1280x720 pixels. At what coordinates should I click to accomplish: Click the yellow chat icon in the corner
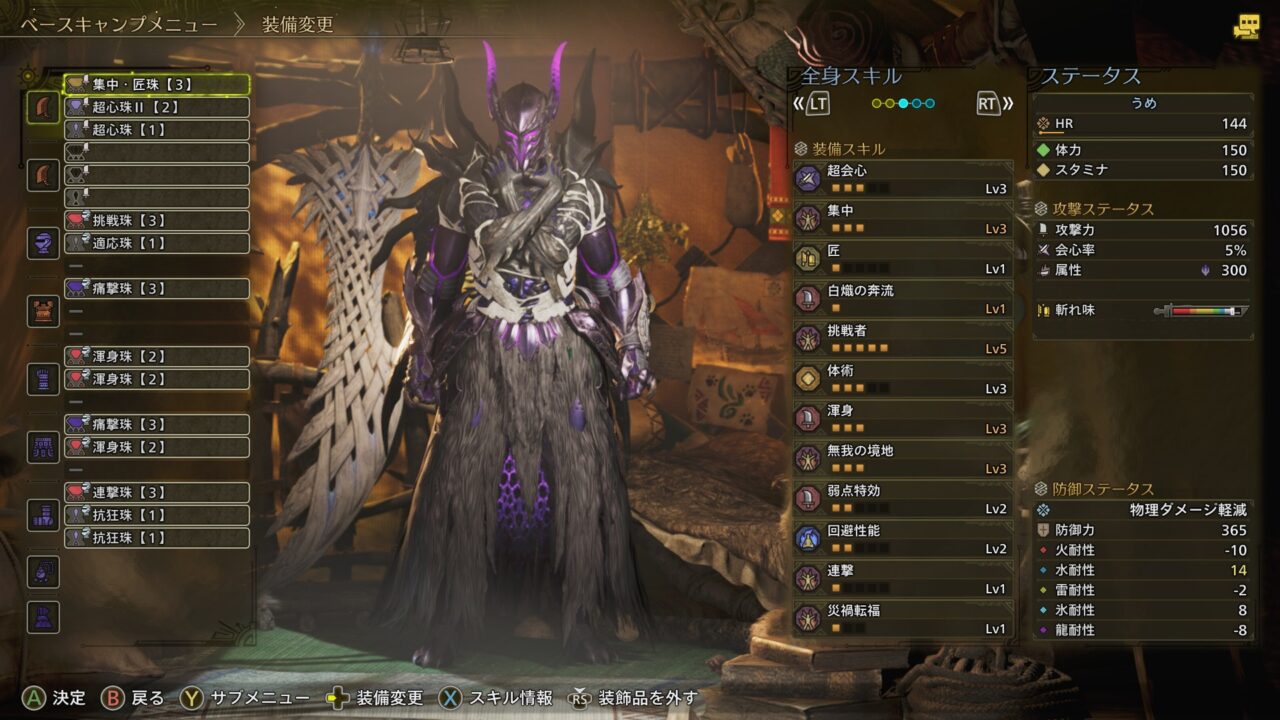[x=1246, y=27]
